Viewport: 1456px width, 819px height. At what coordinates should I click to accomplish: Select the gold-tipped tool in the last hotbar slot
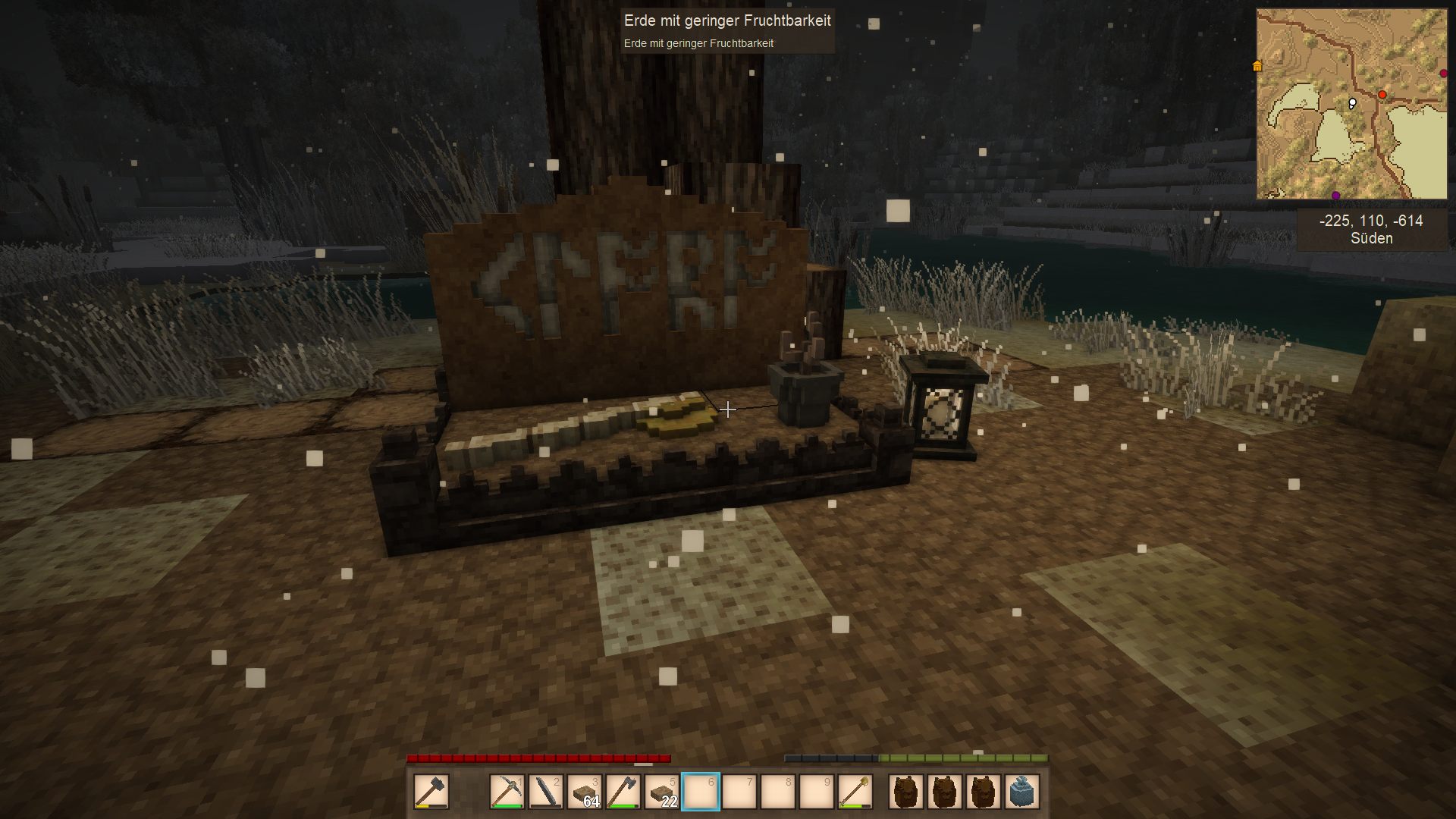[x=855, y=792]
